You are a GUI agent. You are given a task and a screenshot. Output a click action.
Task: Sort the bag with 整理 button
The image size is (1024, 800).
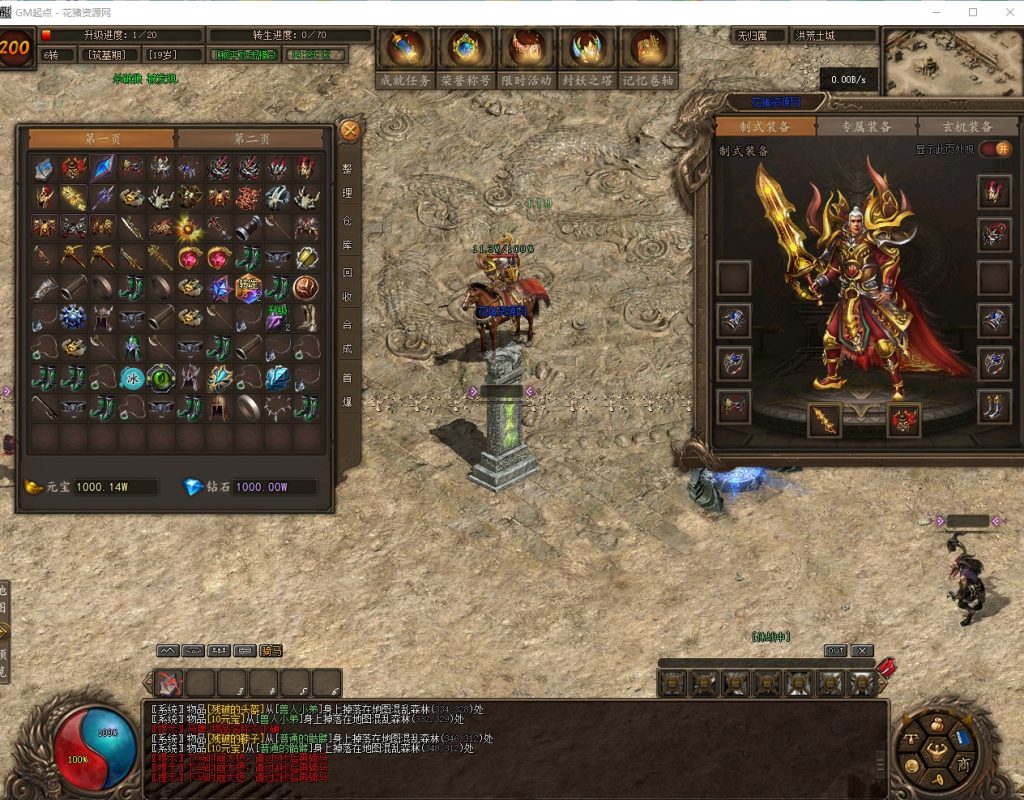pos(348,181)
